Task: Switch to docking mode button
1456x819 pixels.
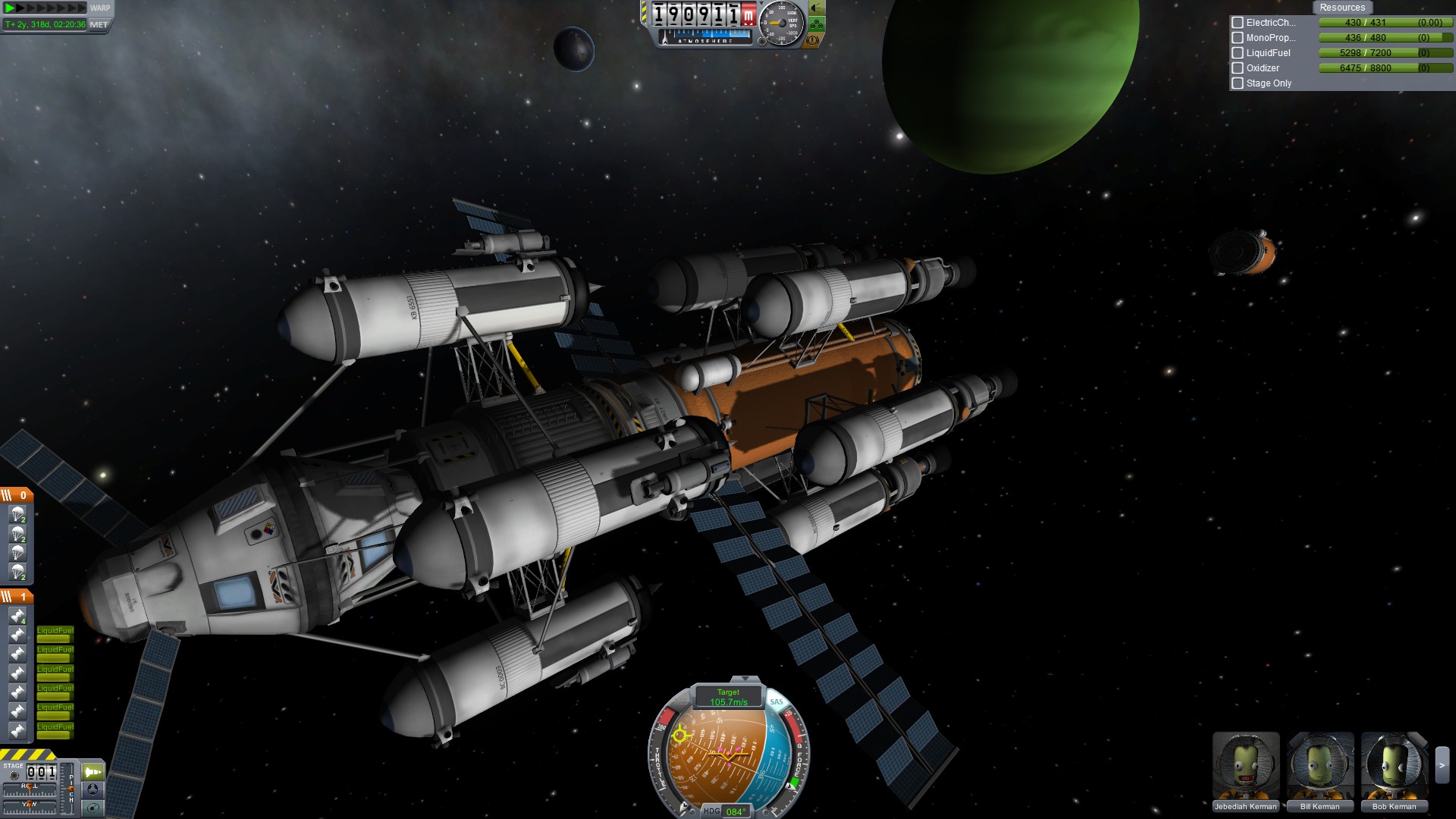Action: 93,789
